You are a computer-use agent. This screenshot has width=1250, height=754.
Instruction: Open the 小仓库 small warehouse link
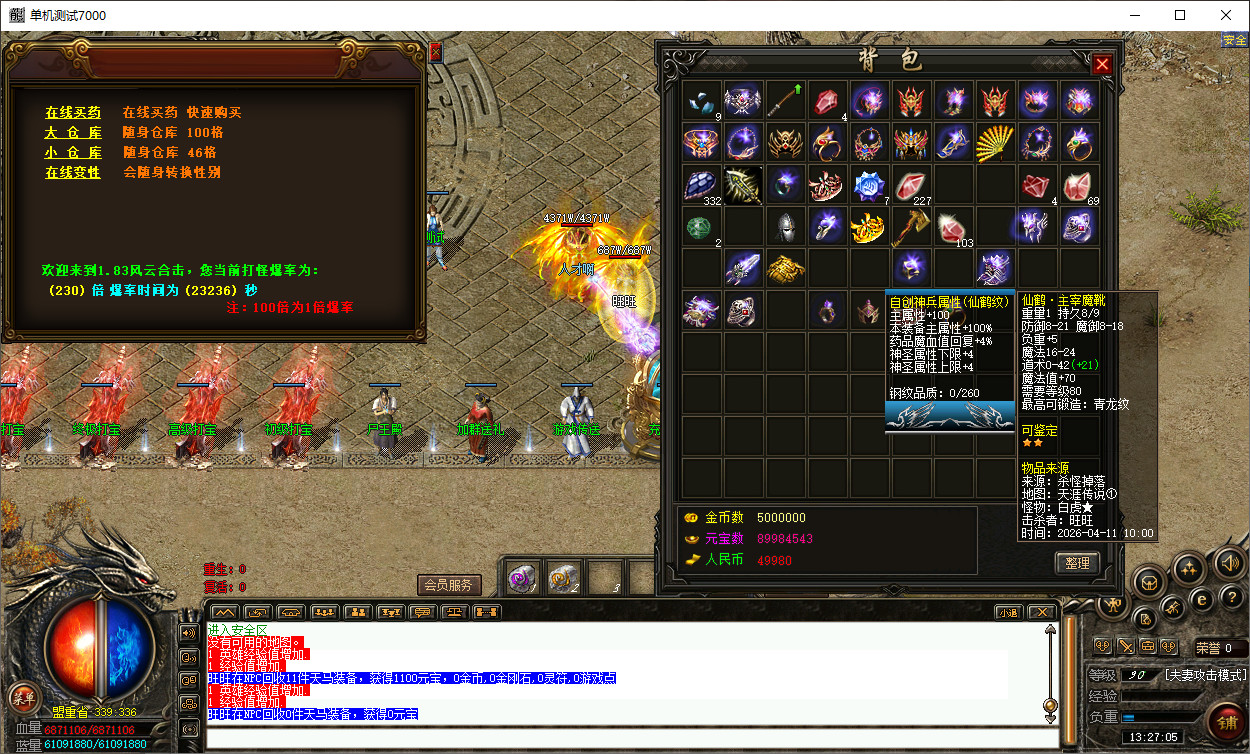pos(72,152)
